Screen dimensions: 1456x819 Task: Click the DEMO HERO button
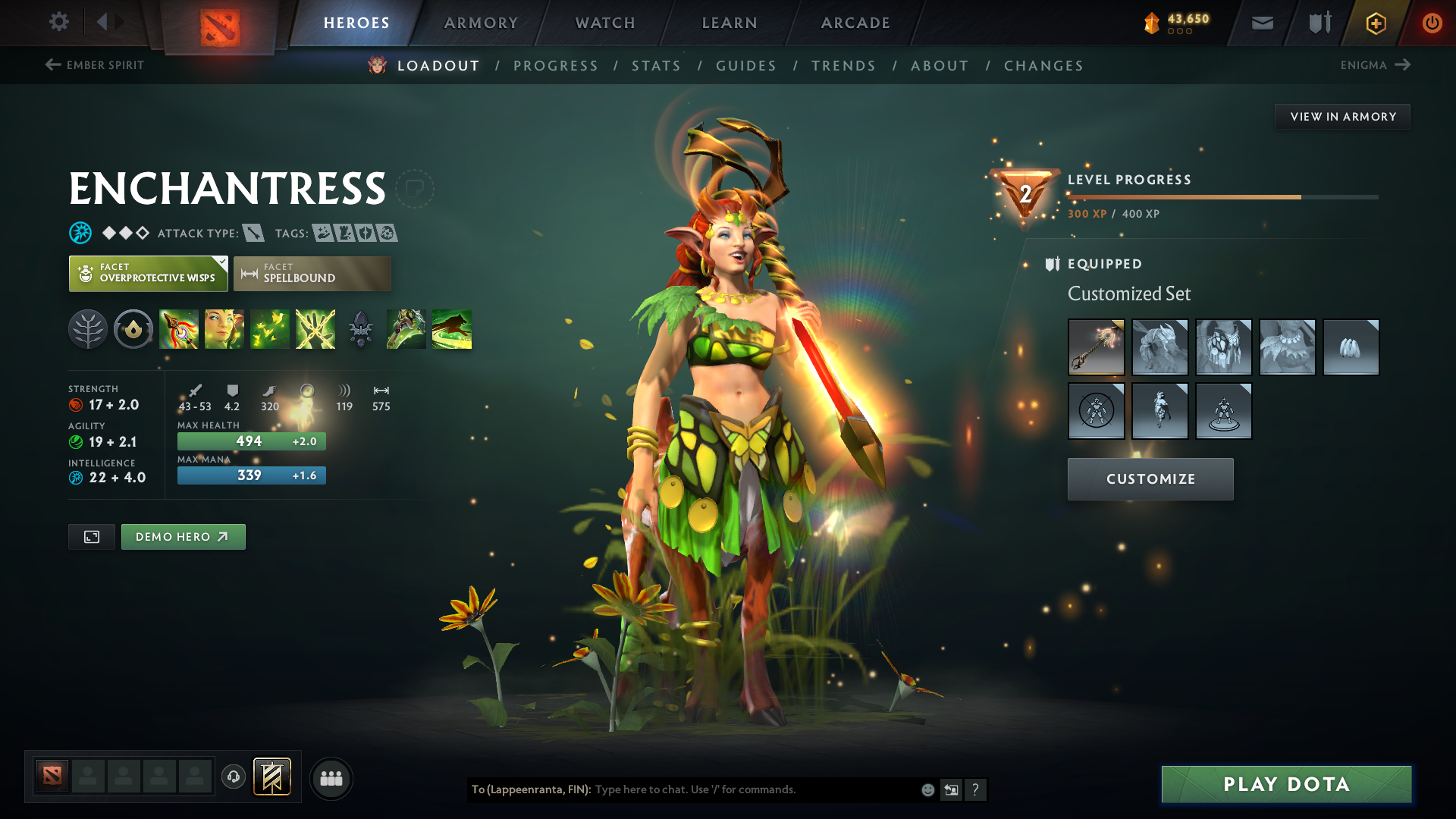(183, 536)
